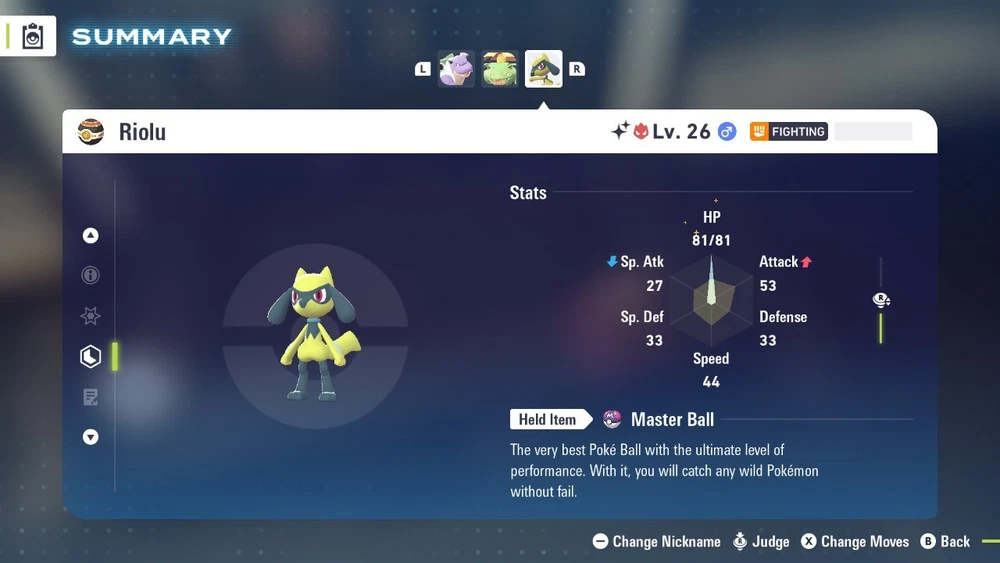Click the up arrow in the page sidebar
1000x563 pixels.
point(91,236)
